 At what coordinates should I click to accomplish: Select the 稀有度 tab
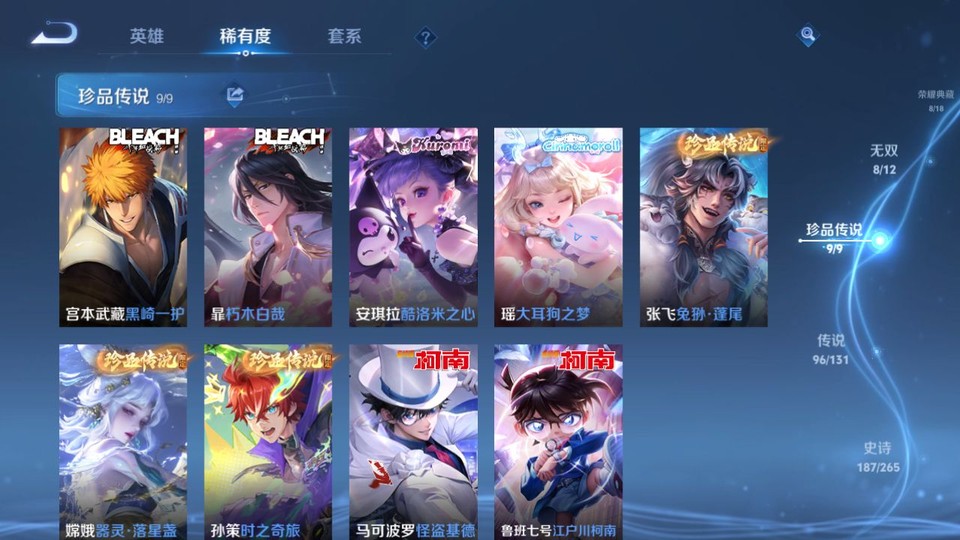coord(245,36)
